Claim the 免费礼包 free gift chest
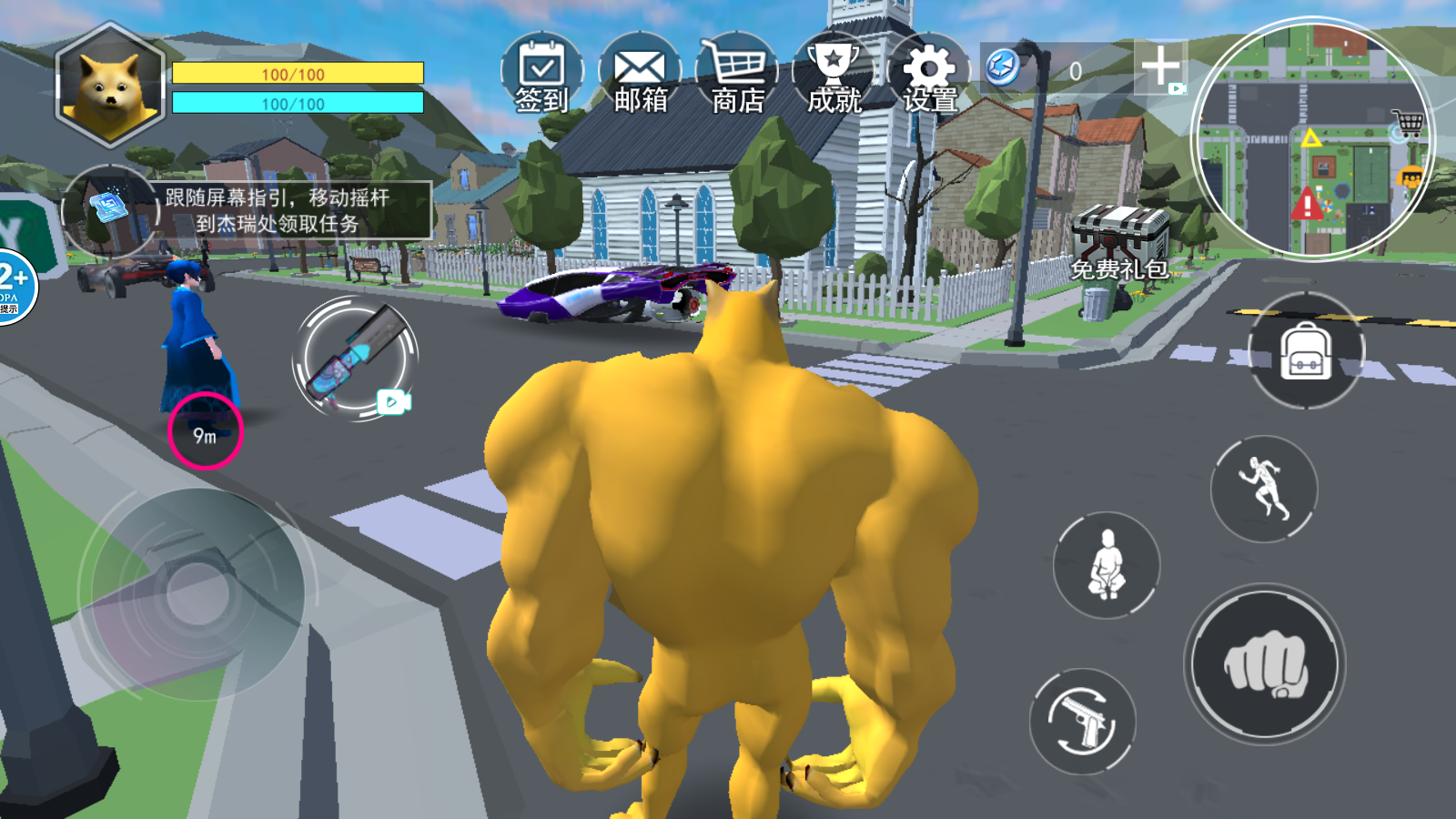1456x819 pixels. pyautogui.click(x=1120, y=235)
